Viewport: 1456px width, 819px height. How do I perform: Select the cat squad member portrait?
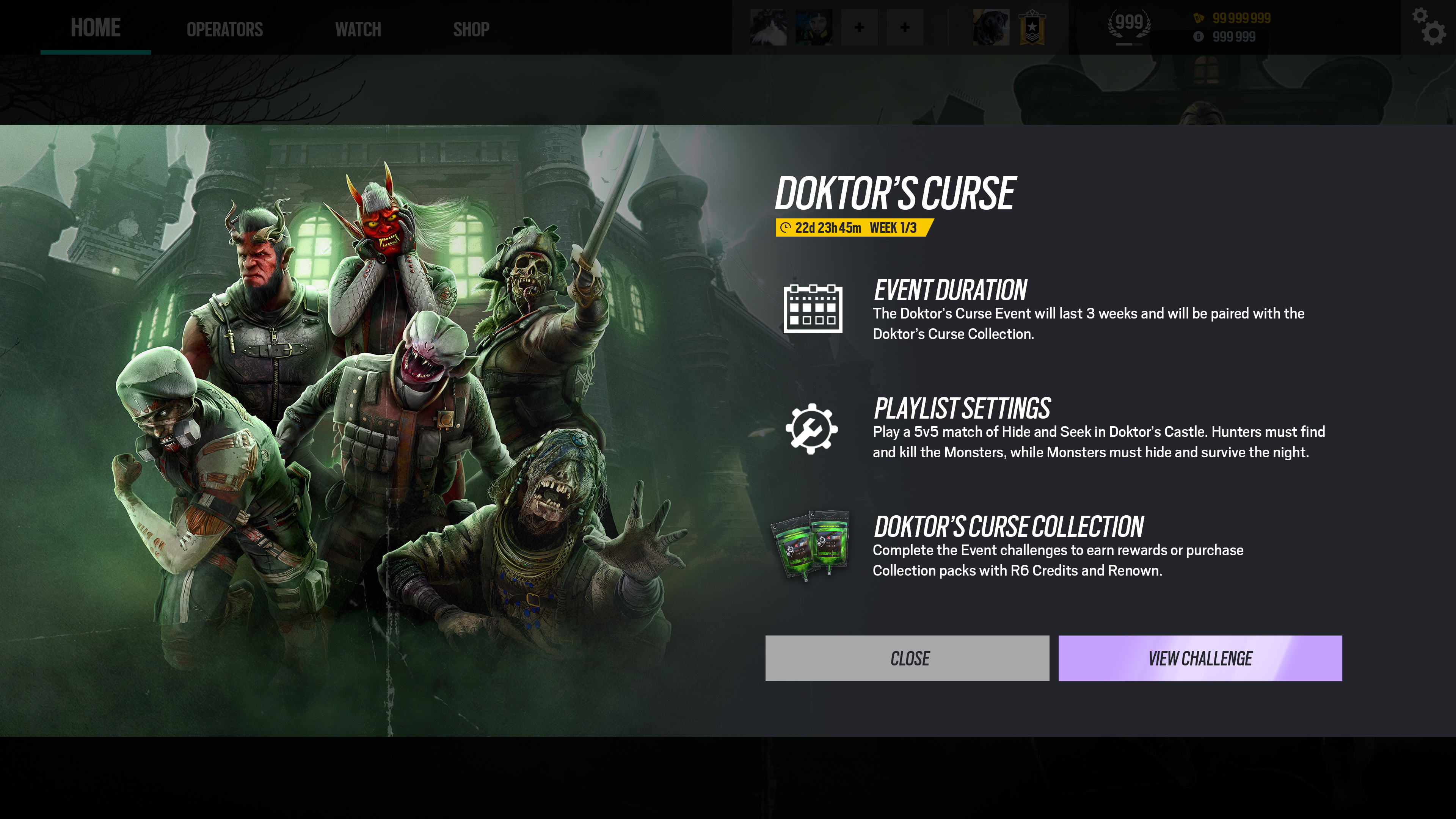pos(768,27)
